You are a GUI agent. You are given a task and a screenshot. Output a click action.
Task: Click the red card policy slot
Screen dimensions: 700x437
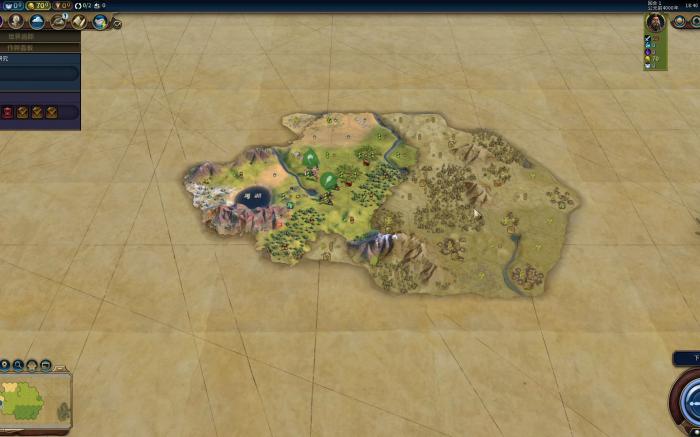(9, 112)
